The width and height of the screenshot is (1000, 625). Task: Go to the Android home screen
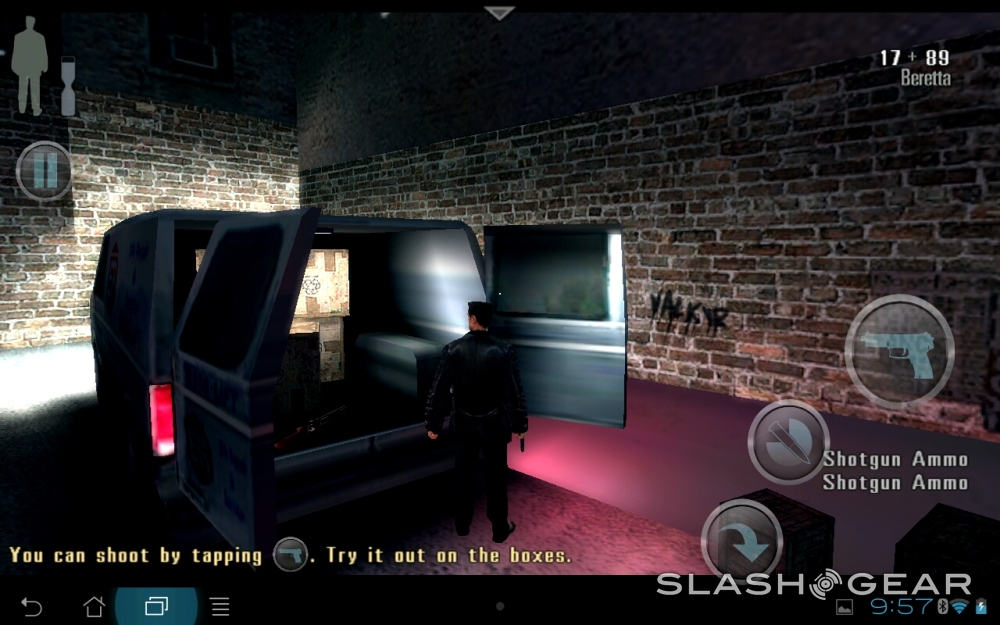pos(94,606)
